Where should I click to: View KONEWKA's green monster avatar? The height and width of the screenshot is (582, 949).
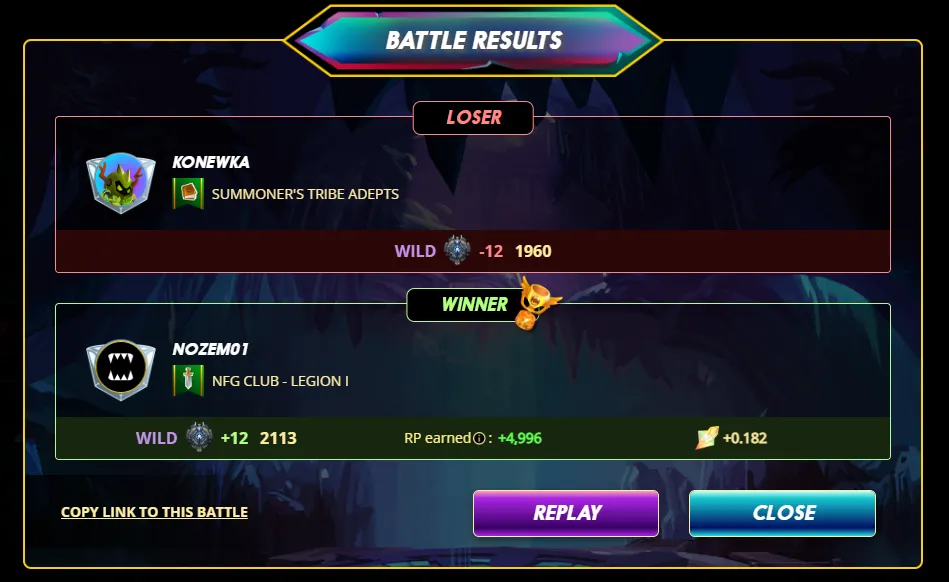click(121, 183)
